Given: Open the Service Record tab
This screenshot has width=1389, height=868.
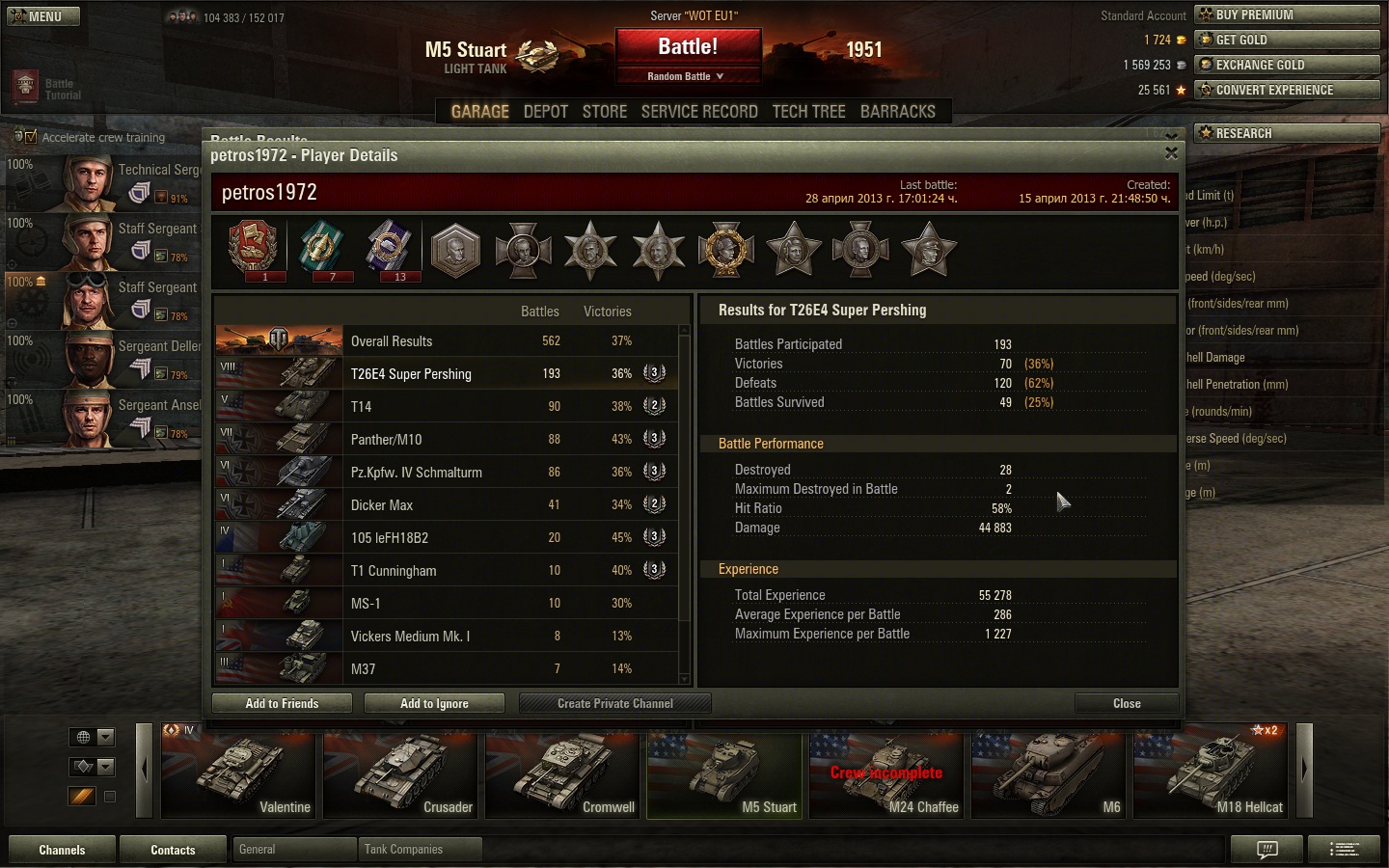Looking at the screenshot, I should coord(699,112).
